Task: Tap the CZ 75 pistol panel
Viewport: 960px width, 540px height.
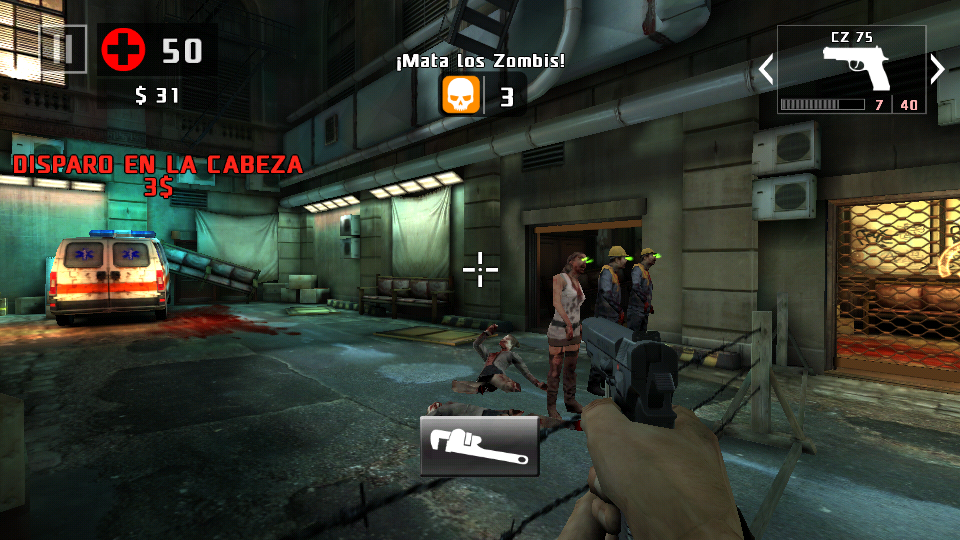Action: coord(851,69)
